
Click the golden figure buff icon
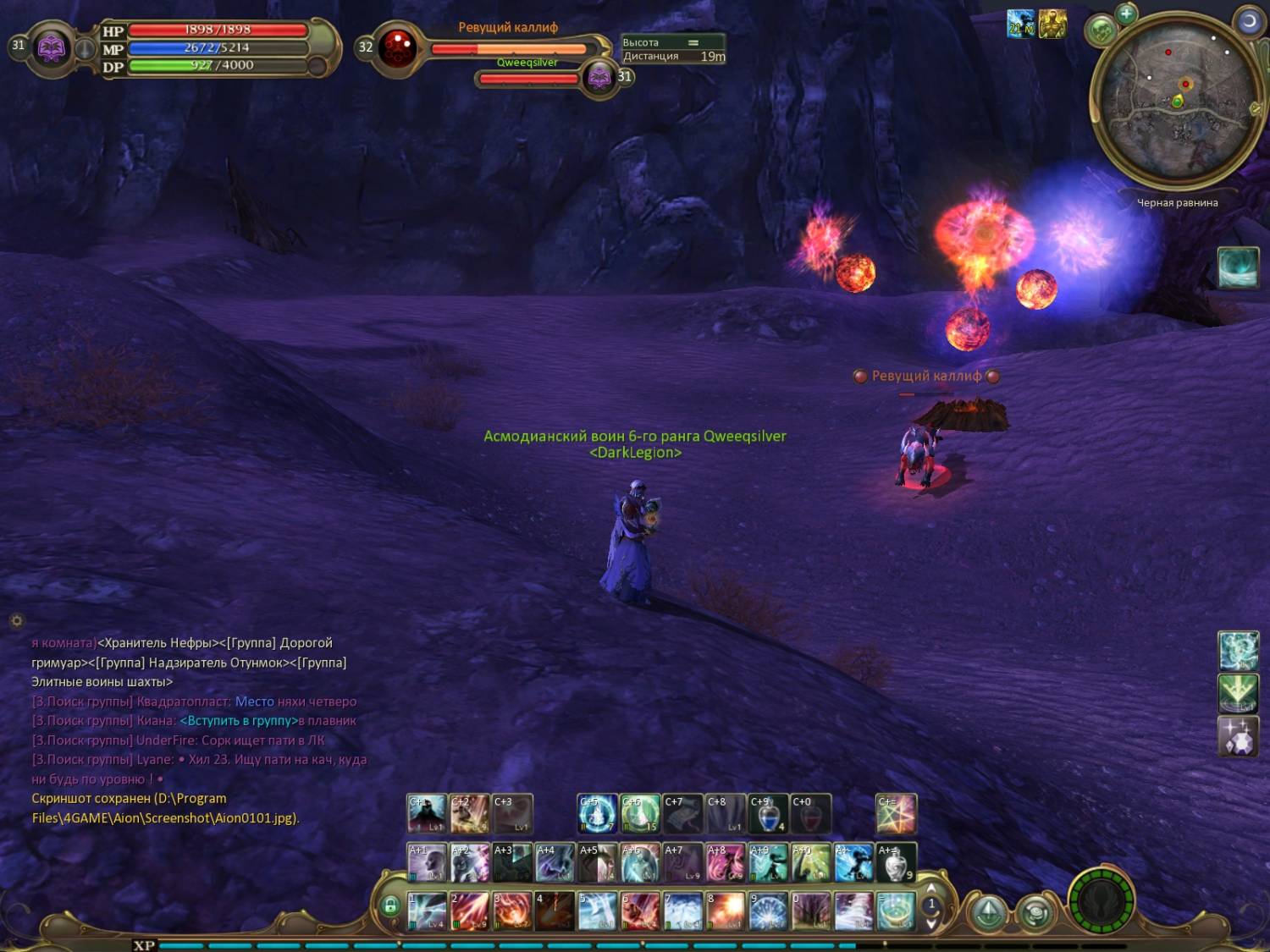[1052, 24]
